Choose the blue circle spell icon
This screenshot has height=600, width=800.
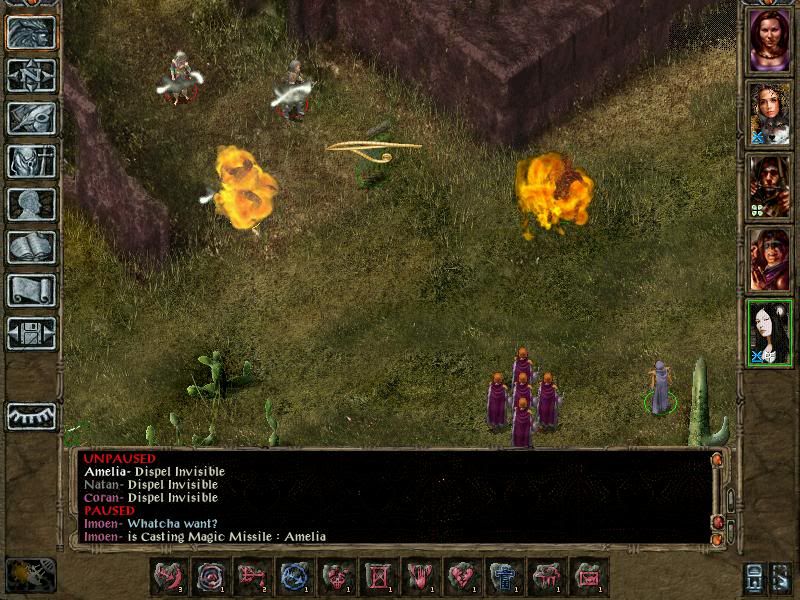pyautogui.click(x=294, y=576)
